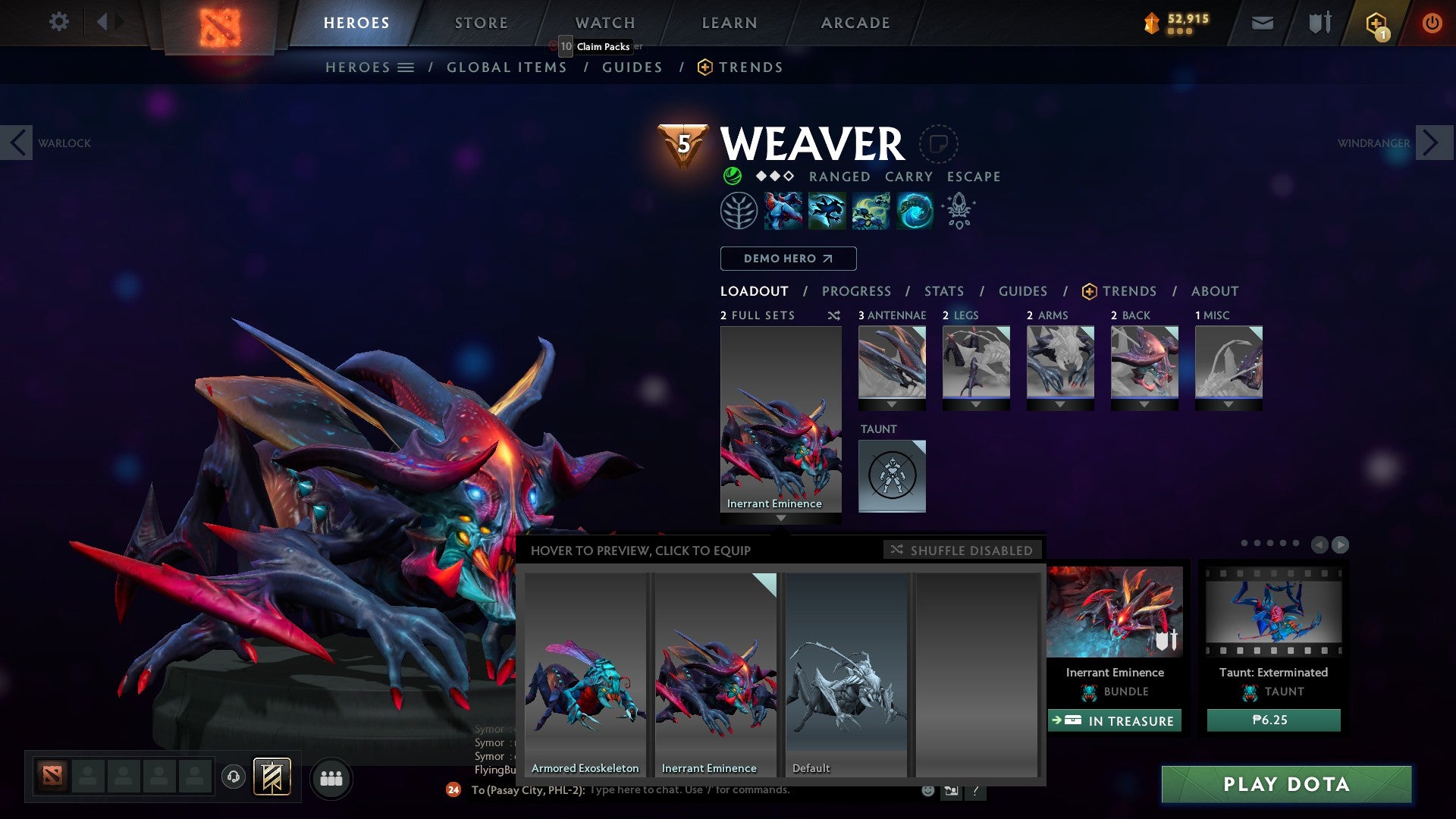
Task: Click SHUFFLE DISABLED to enable shuffling
Action: click(x=963, y=550)
